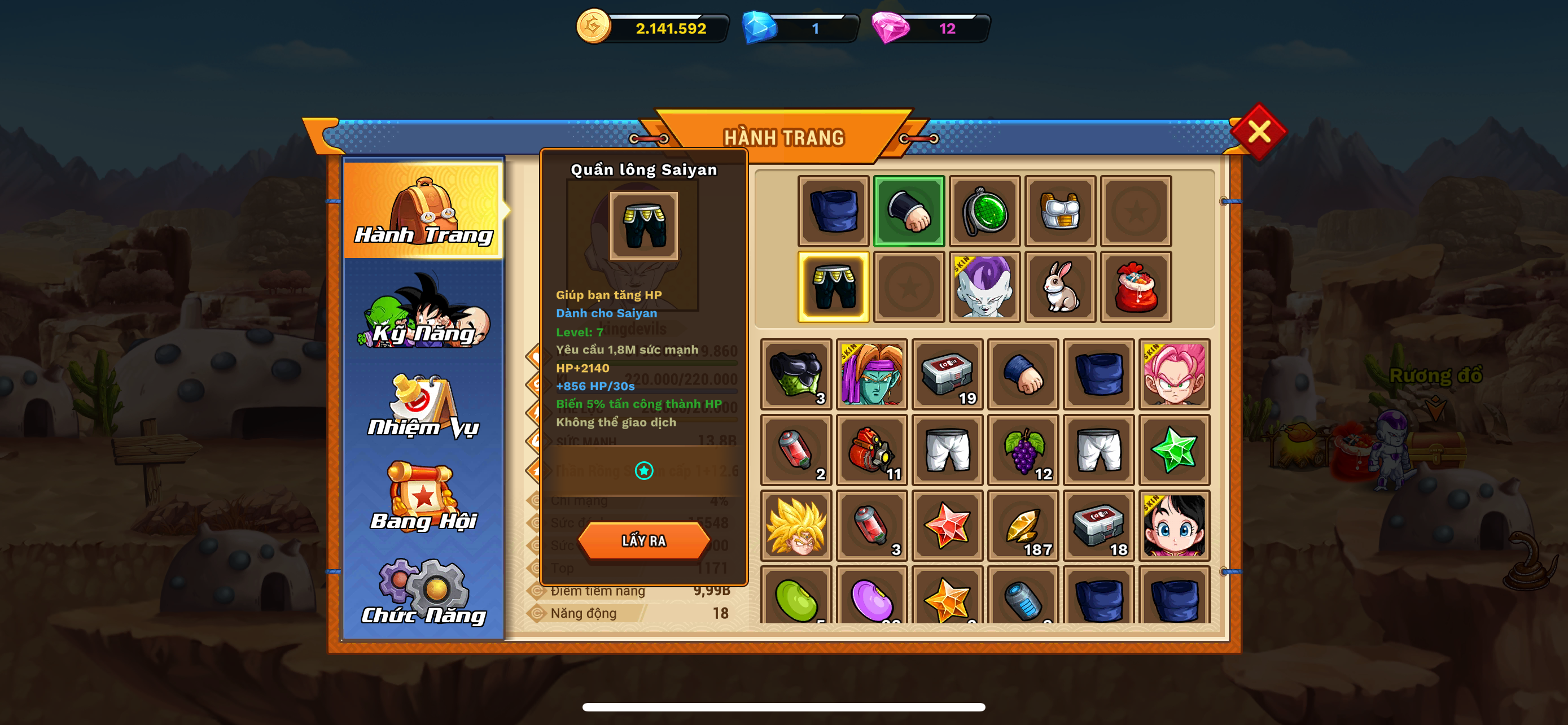Screen dimensions: 1568x725
Task: Pick the pink-haired character skin
Action: (1174, 374)
